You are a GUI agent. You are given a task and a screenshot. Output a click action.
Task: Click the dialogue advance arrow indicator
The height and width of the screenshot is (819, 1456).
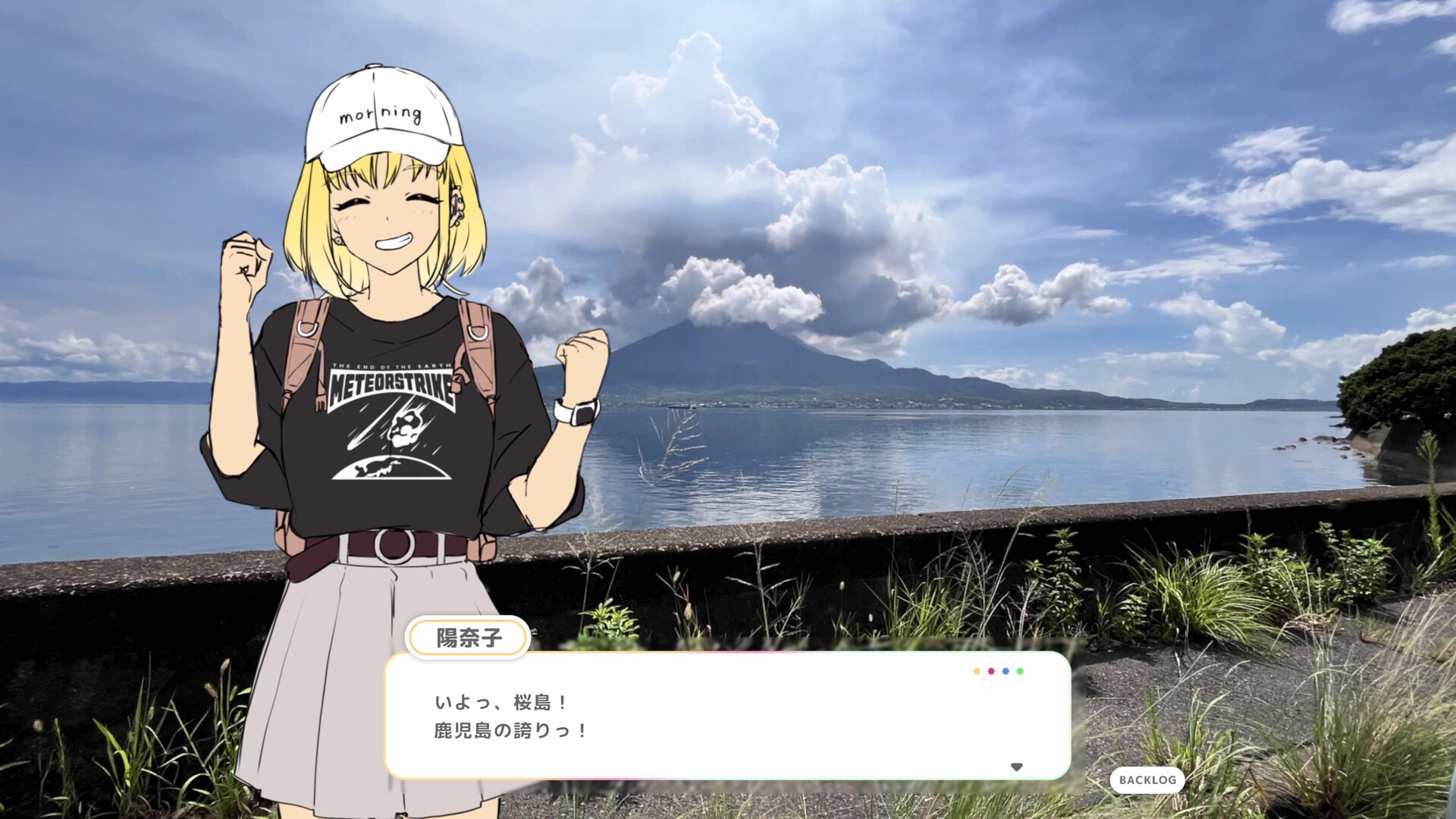tap(1016, 767)
